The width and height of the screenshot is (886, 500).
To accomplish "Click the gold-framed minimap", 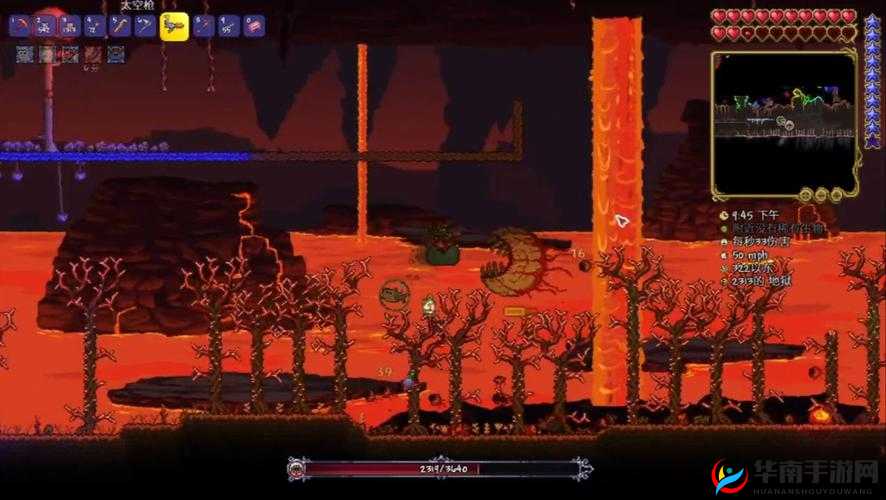I will [x=784, y=120].
